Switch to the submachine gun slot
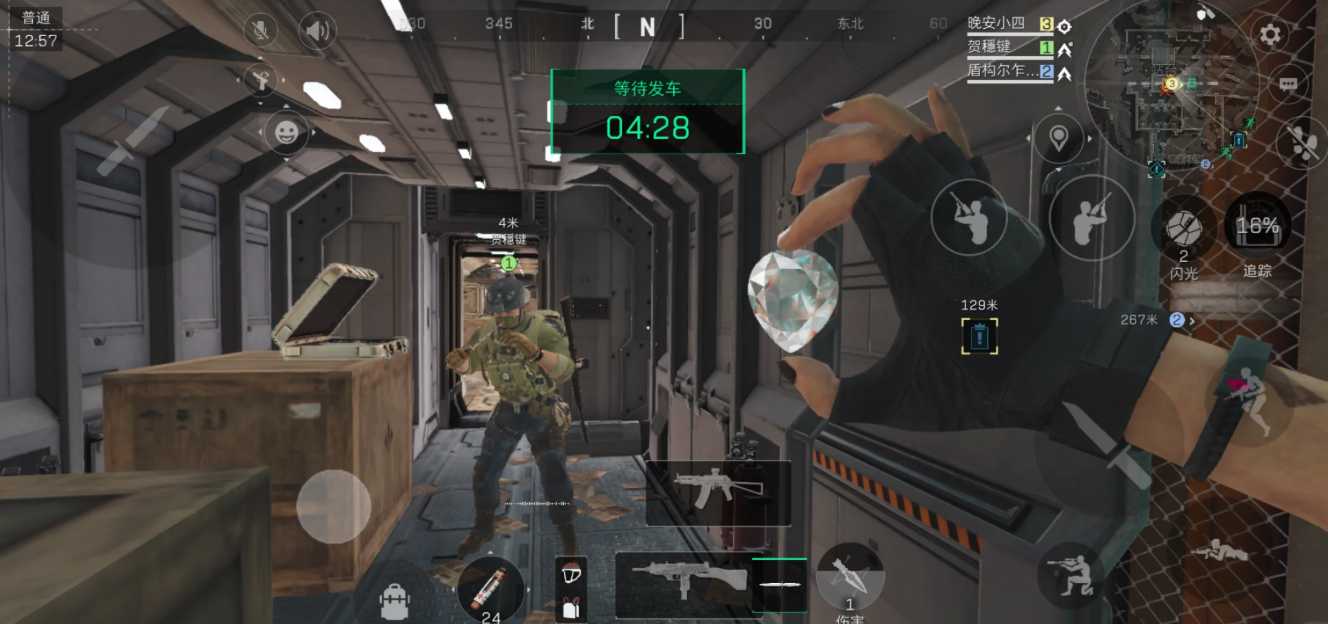 click(682, 581)
